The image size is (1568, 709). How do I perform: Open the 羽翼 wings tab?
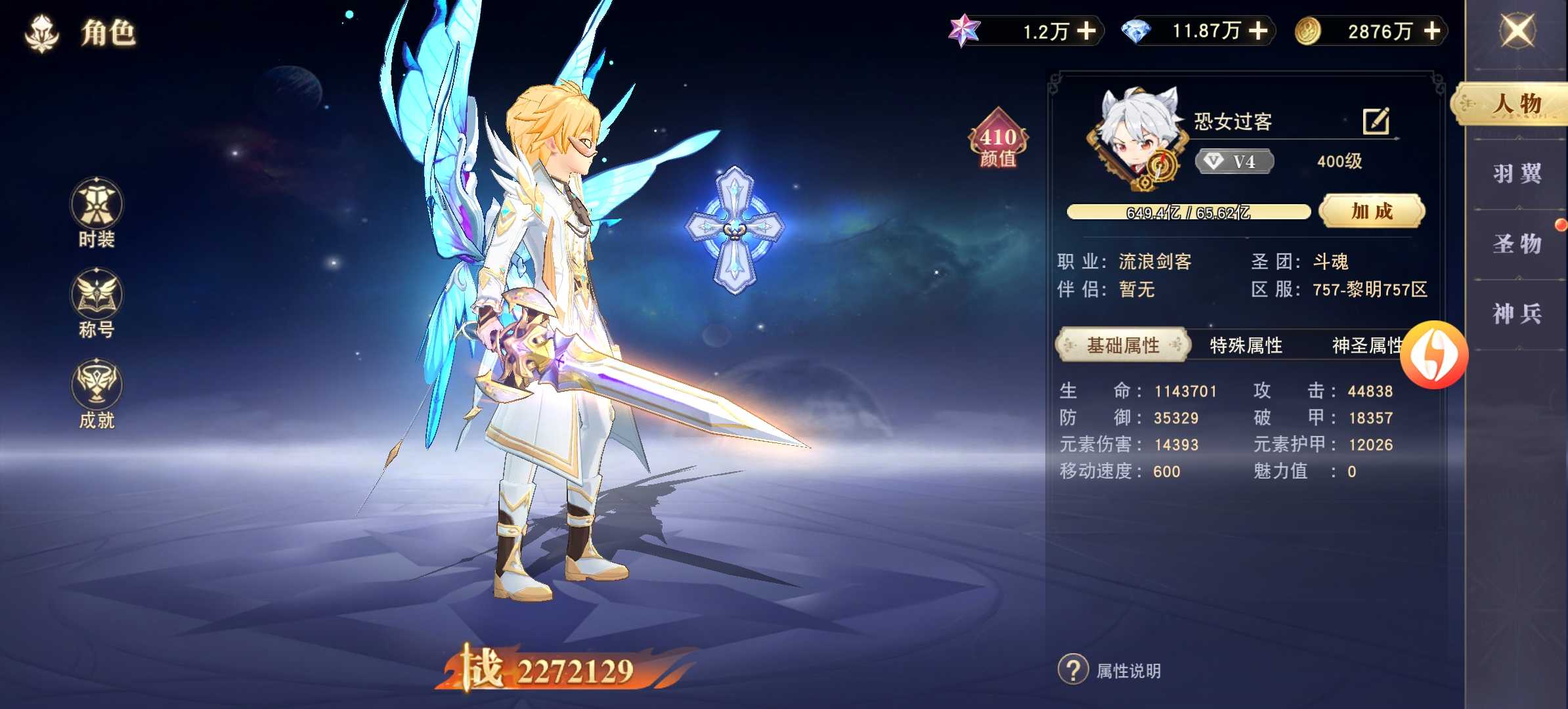click(x=1517, y=174)
